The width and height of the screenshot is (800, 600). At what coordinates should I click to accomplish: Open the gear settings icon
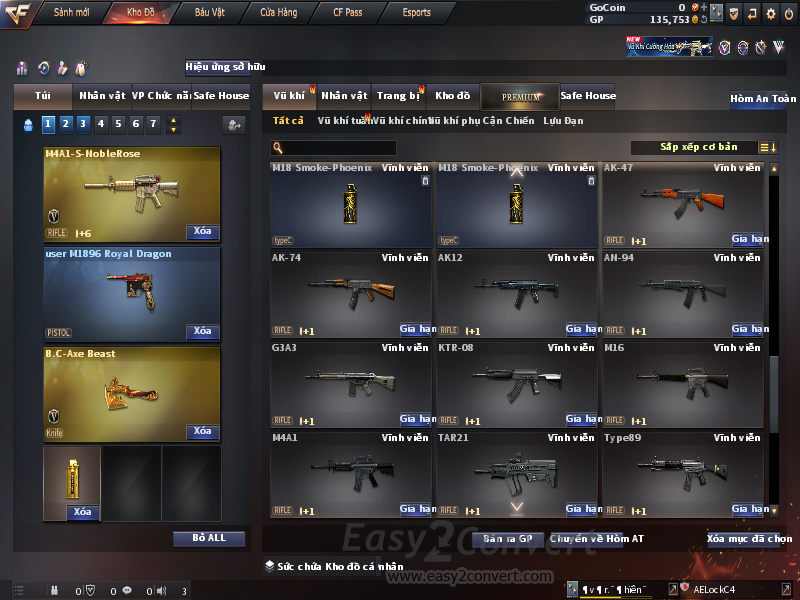point(770,13)
